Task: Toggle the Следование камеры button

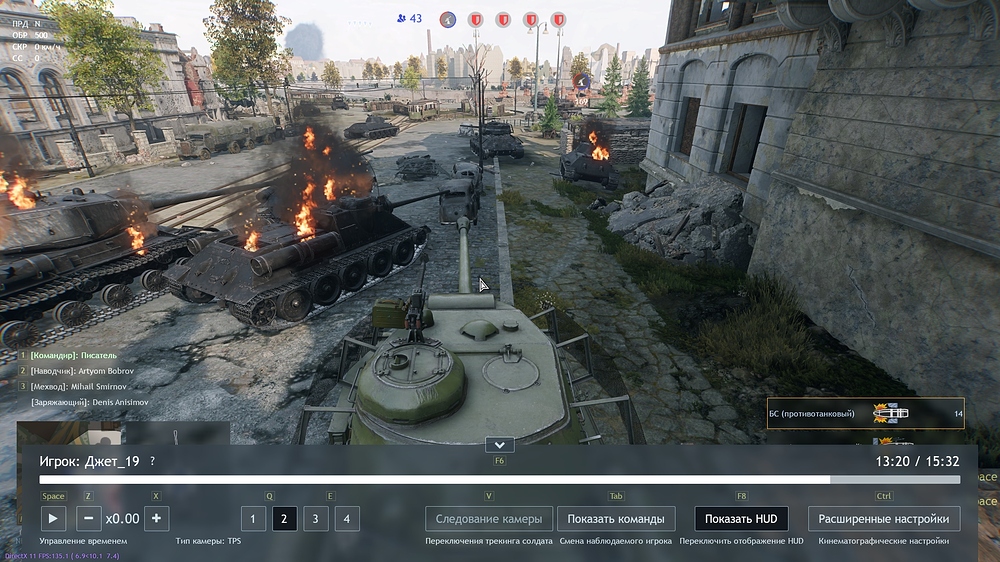Action: (488, 518)
